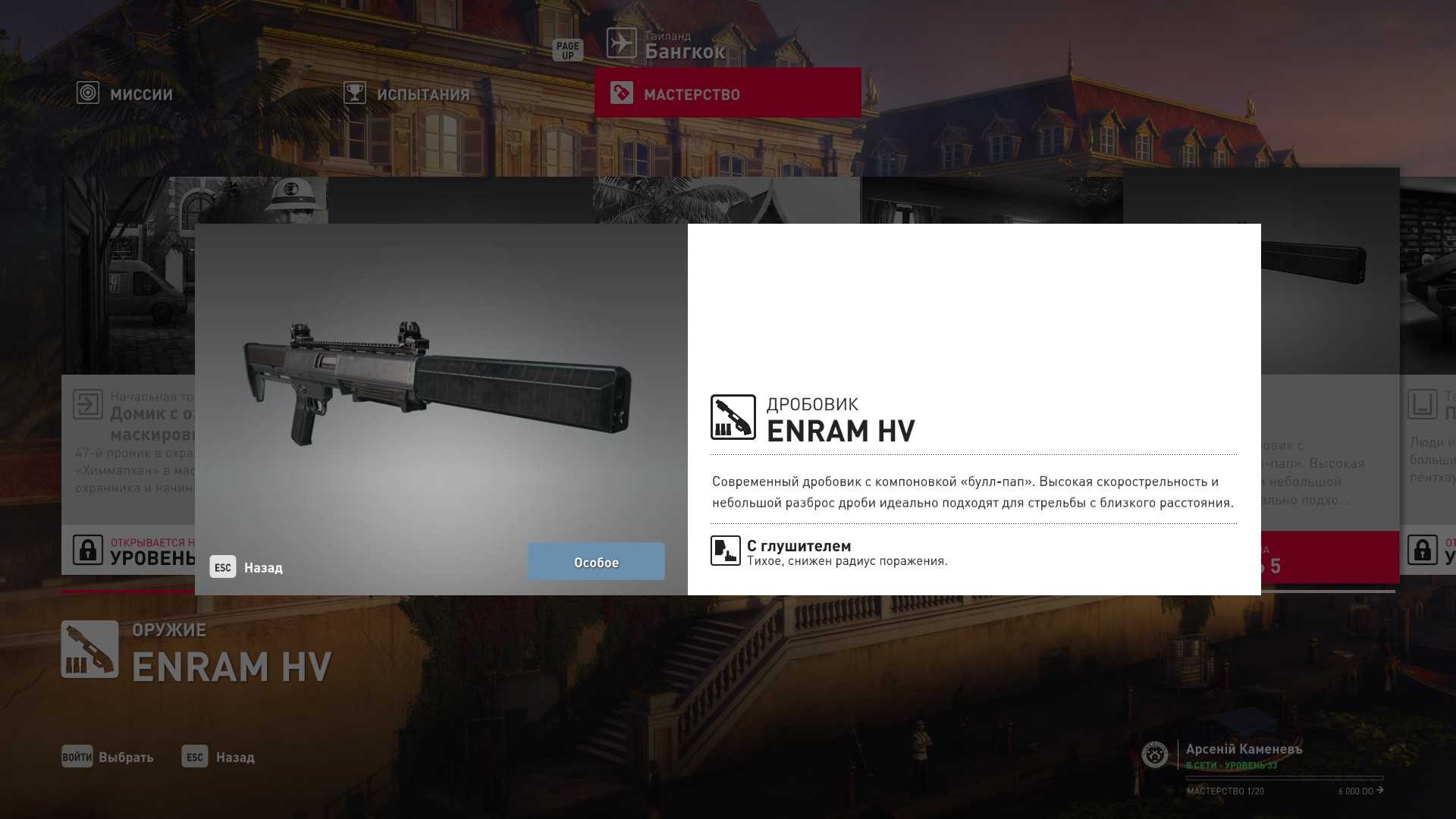1456x819 pixels.
Task: Click Назад in the bottom bar
Action: click(x=219, y=757)
